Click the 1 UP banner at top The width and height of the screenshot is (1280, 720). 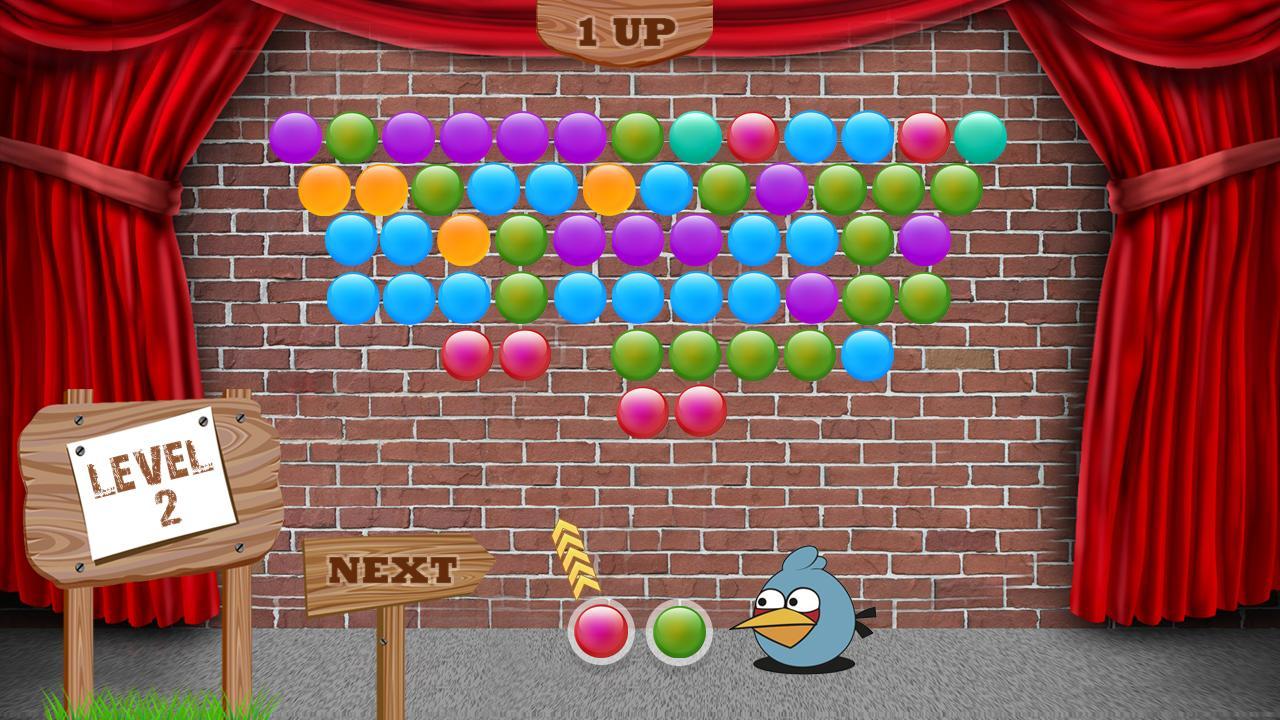click(x=620, y=28)
